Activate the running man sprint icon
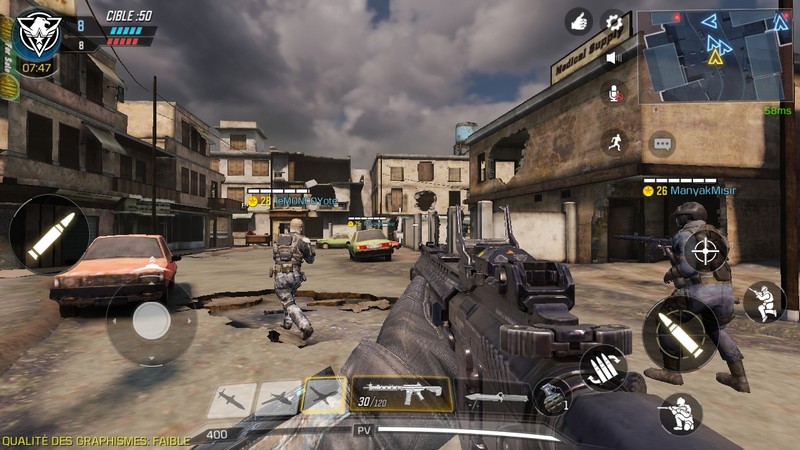 click(x=614, y=141)
